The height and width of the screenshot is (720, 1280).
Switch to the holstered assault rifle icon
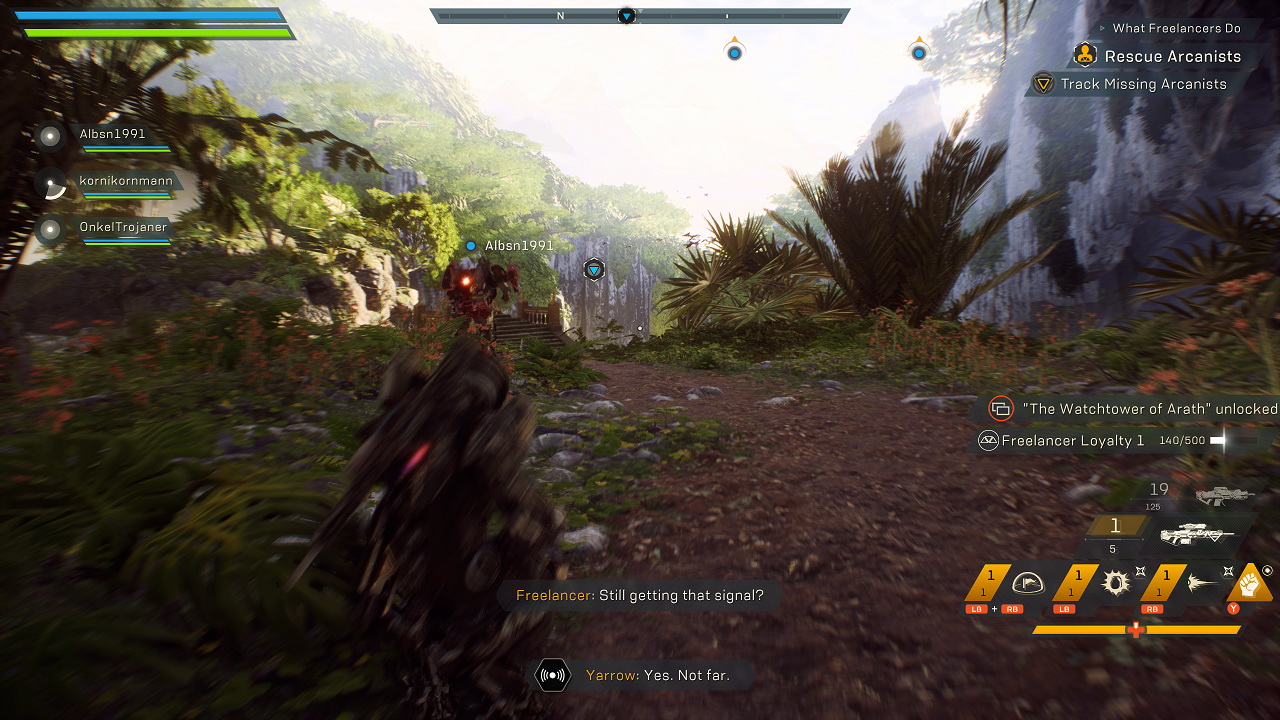(x=1224, y=494)
